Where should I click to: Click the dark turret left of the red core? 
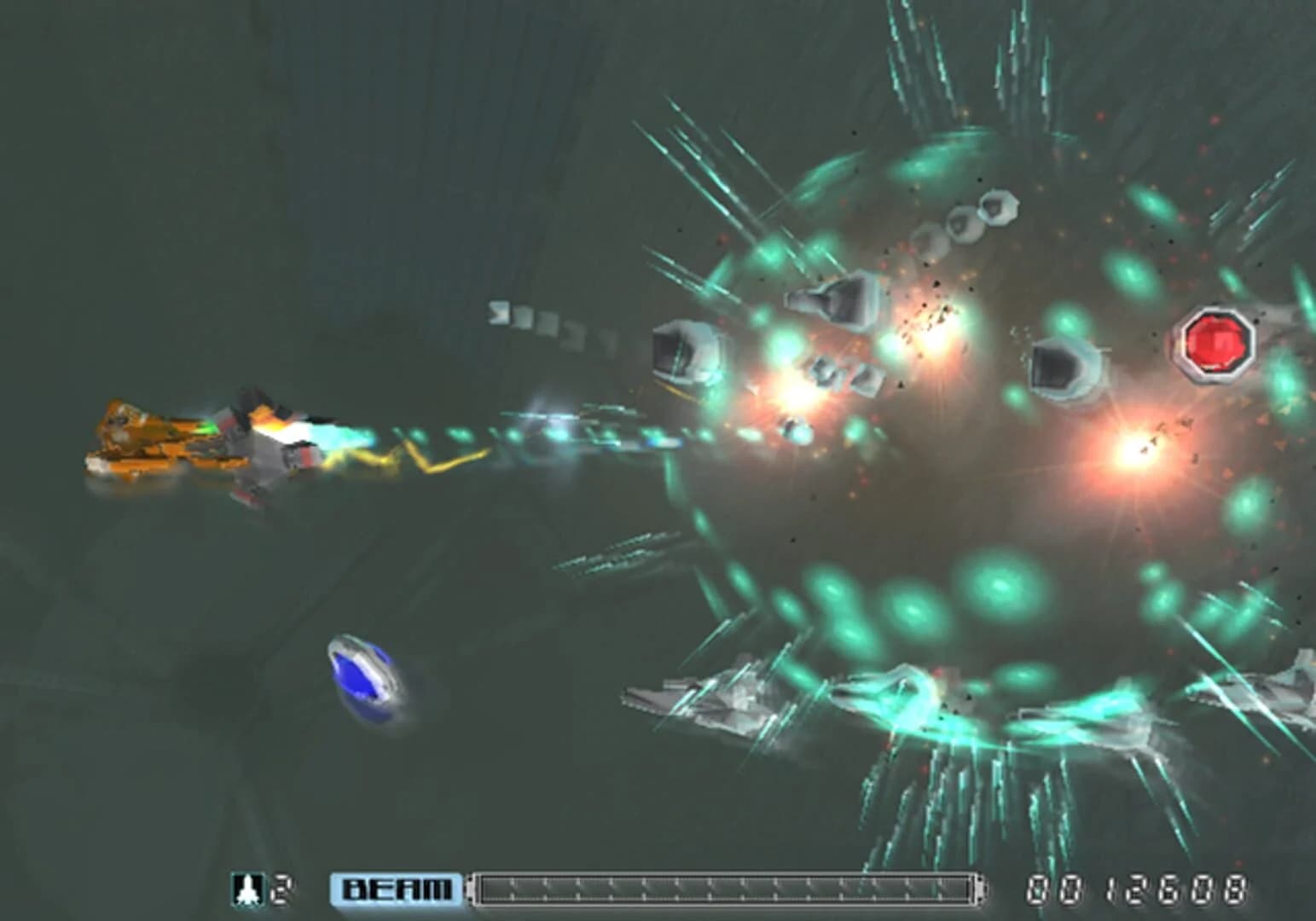[x=1063, y=367]
